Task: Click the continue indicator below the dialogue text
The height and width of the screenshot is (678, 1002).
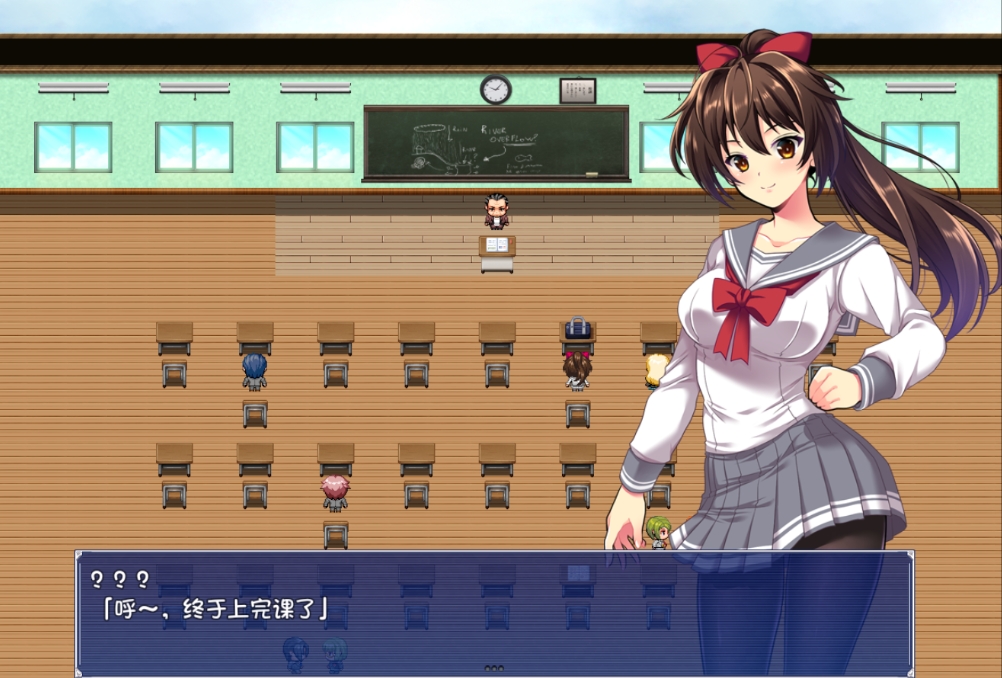Action: (x=494, y=667)
